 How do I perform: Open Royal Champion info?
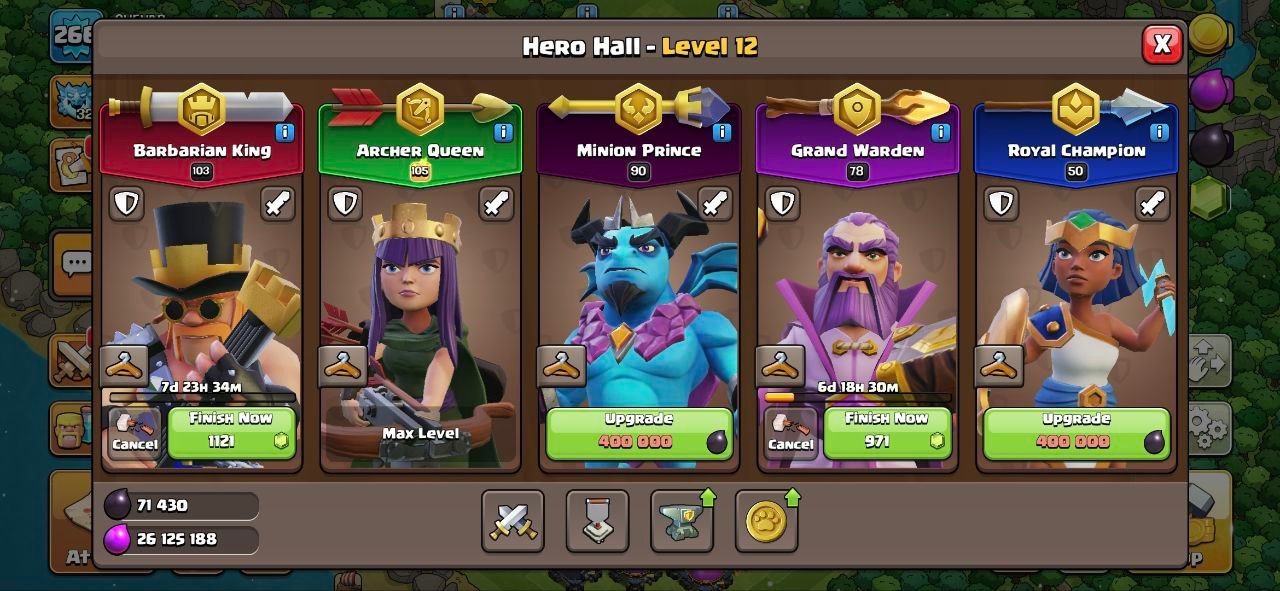point(1159,132)
